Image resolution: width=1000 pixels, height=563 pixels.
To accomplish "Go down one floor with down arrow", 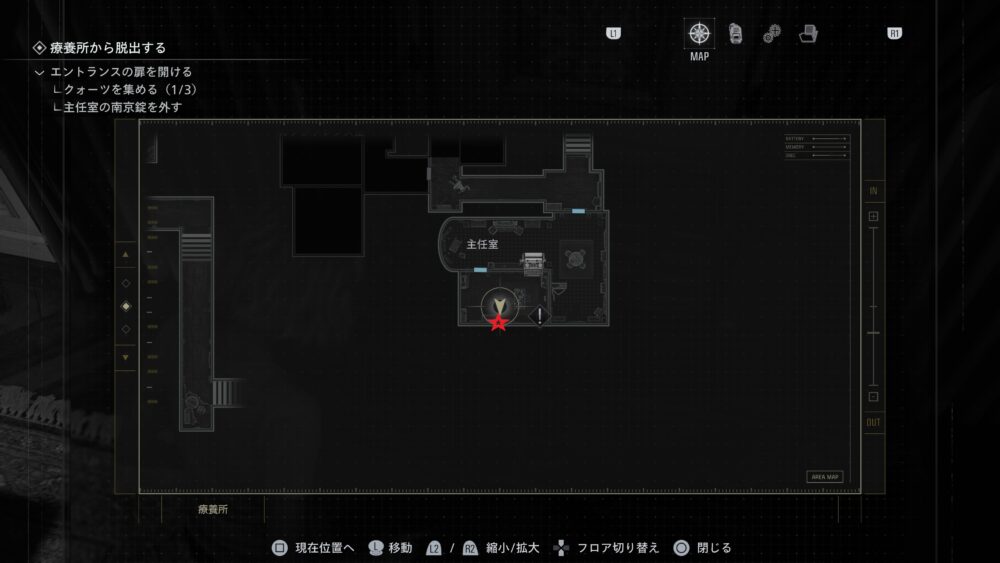I will point(125,357).
